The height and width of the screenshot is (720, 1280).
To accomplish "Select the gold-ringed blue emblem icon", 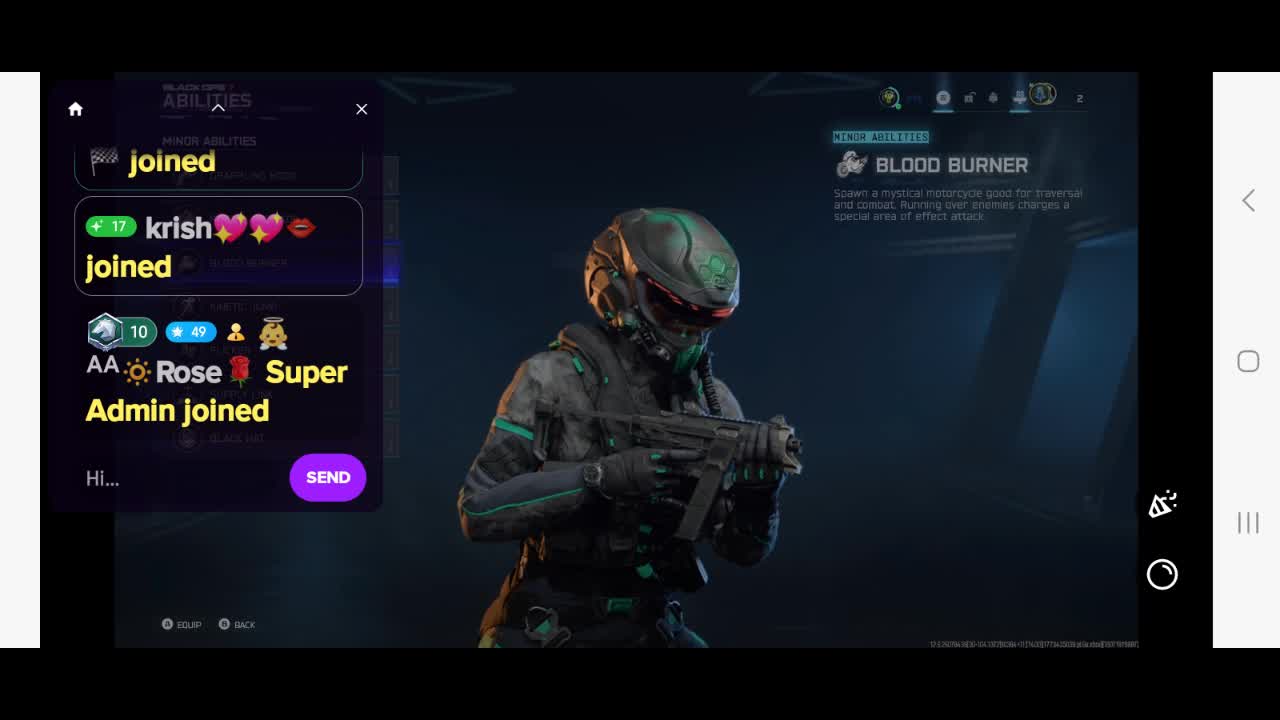I will pyautogui.click(x=1042, y=94).
